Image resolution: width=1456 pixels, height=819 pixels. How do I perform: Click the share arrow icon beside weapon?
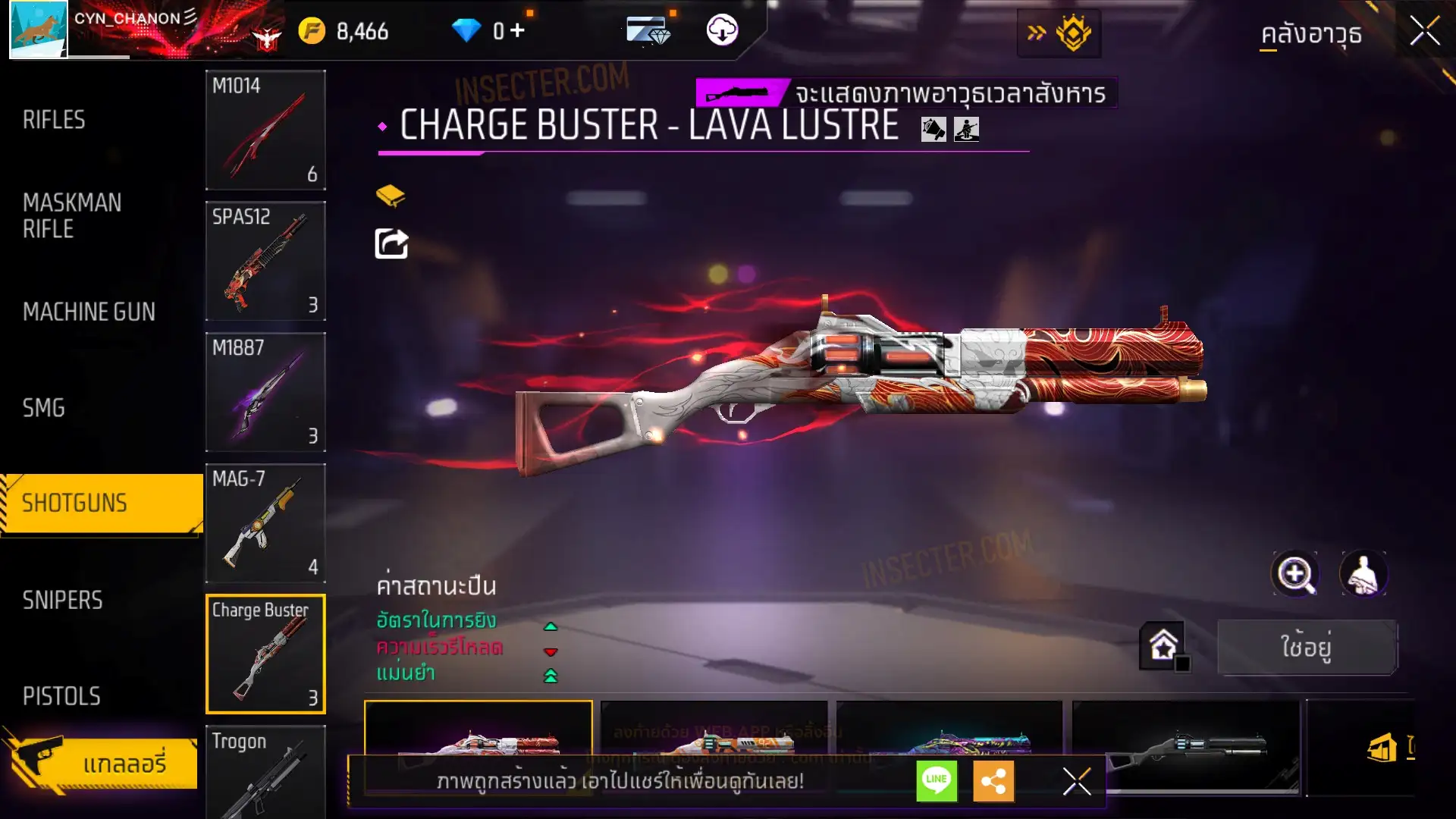click(x=391, y=244)
